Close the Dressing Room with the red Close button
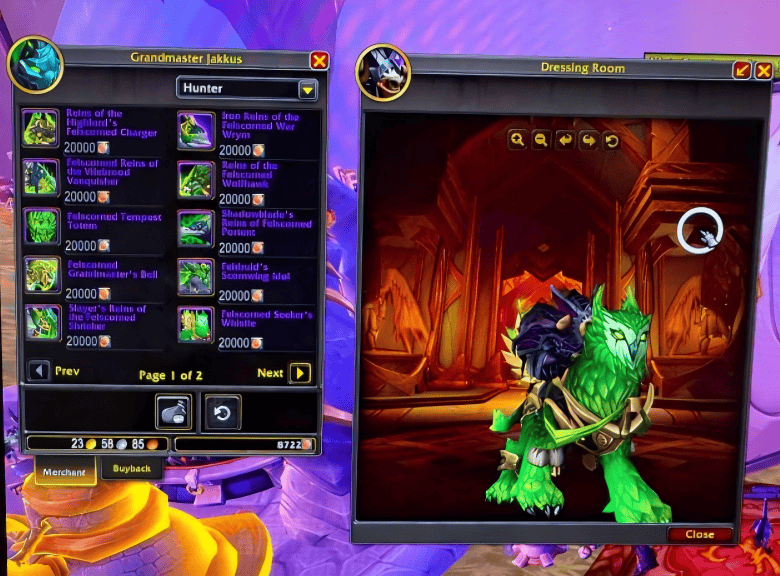This screenshot has width=780, height=576. (x=699, y=534)
